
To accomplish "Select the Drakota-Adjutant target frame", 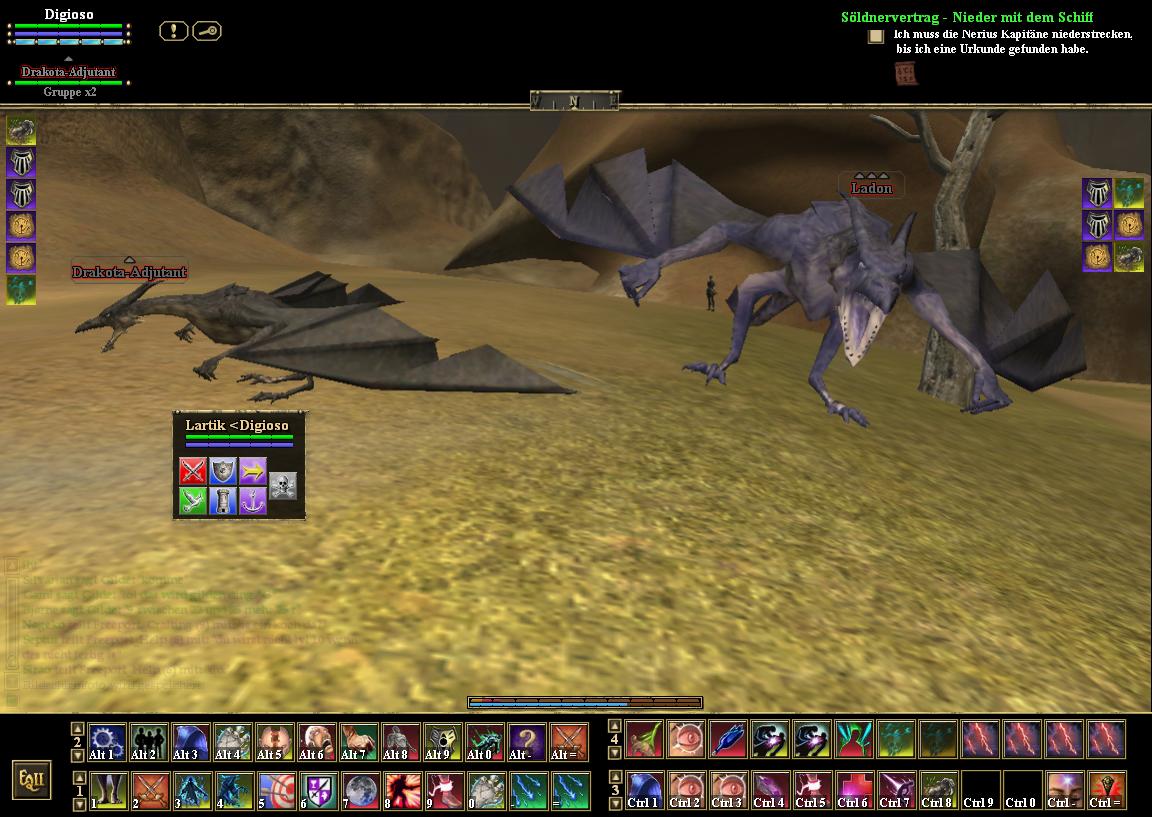I will [69, 72].
